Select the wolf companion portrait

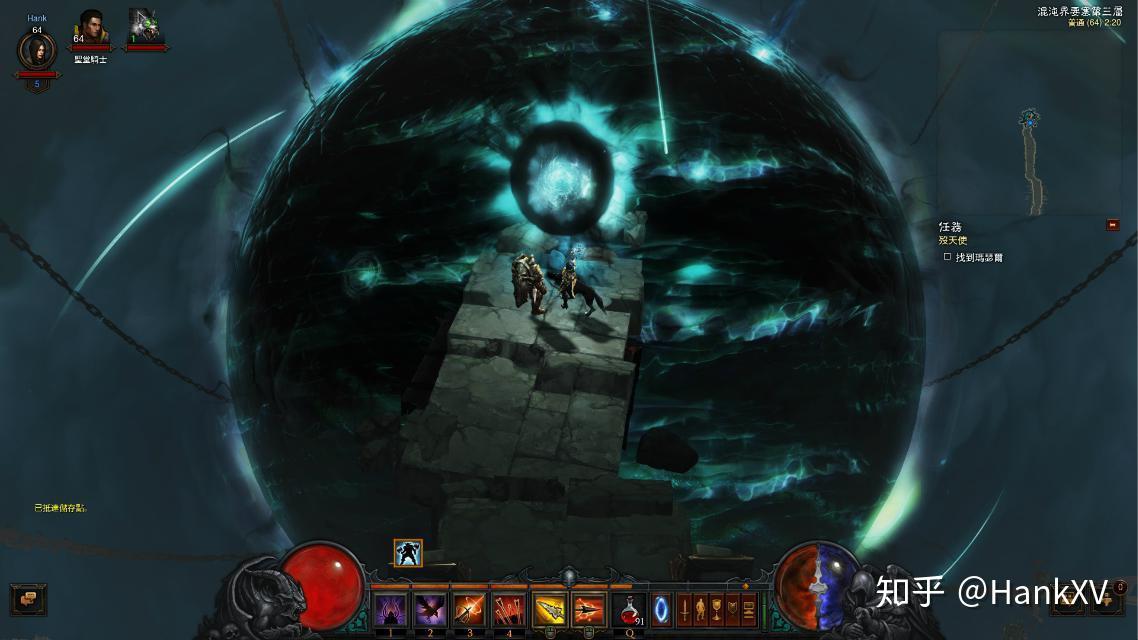(145, 27)
